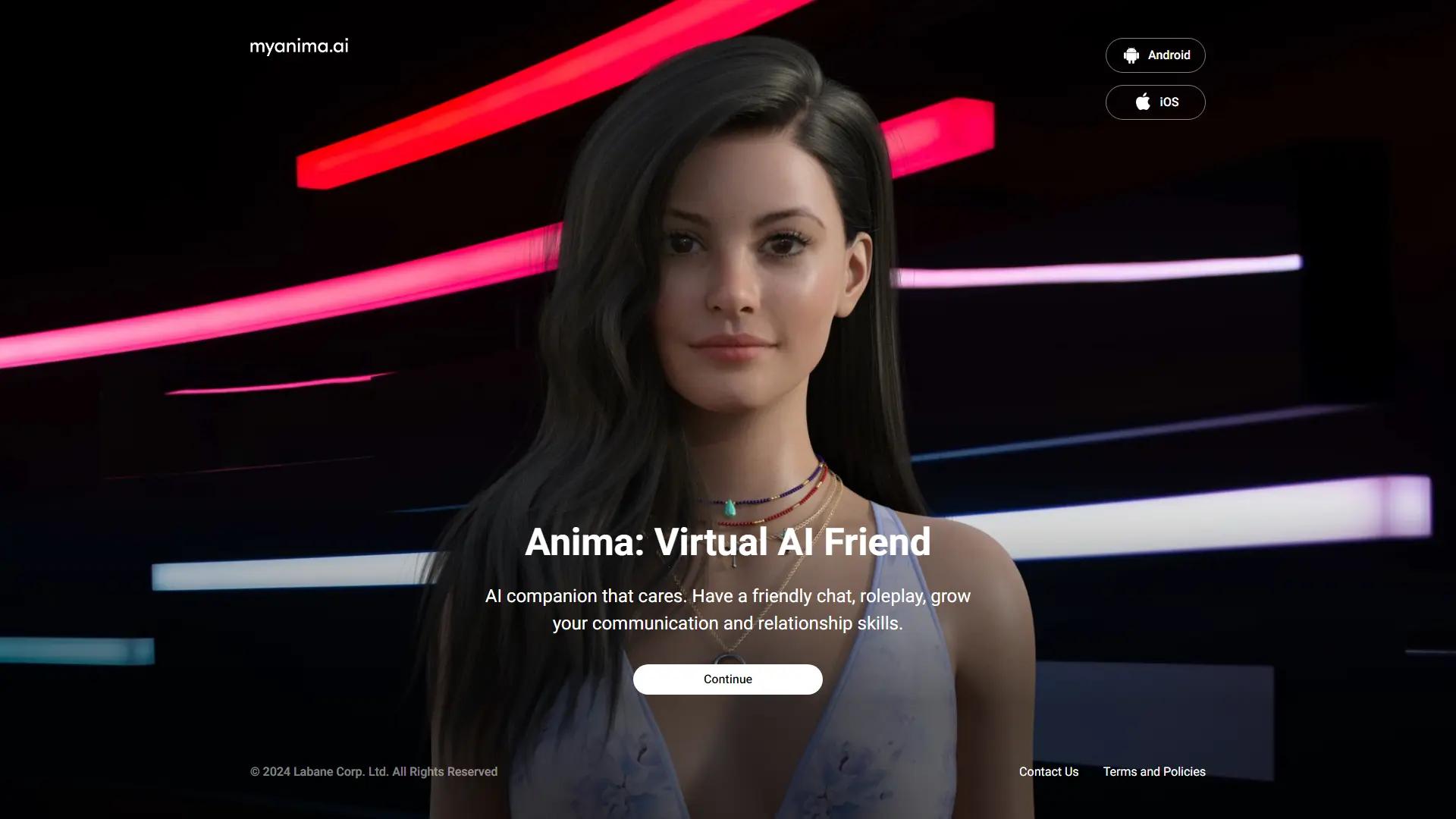1456x819 pixels.
Task: Click the Terms and Policies footer text
Action: [1154, 771]
